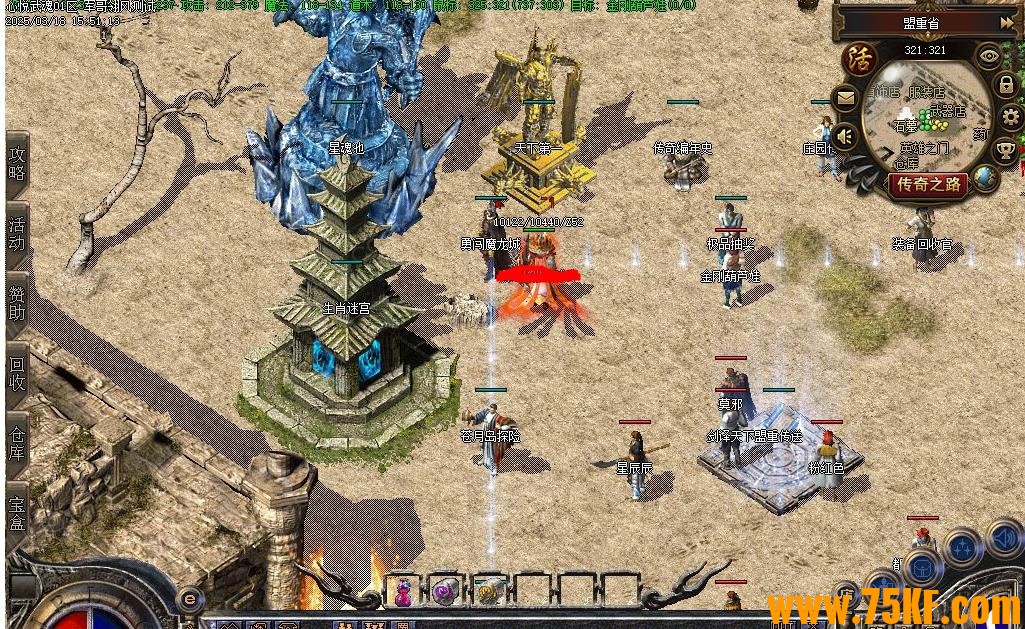Screen dimensions: 1025x629
Task: Open the 攻略 guide side tab
Action: (x=17, y=165)
